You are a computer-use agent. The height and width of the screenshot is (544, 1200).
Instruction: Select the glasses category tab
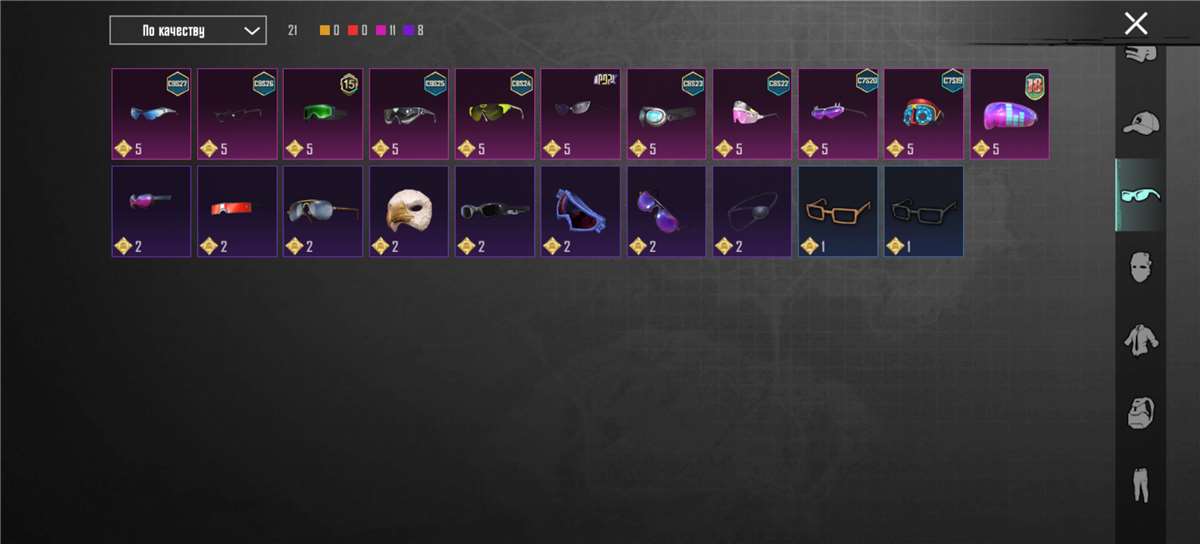(x=1140, y=195)
